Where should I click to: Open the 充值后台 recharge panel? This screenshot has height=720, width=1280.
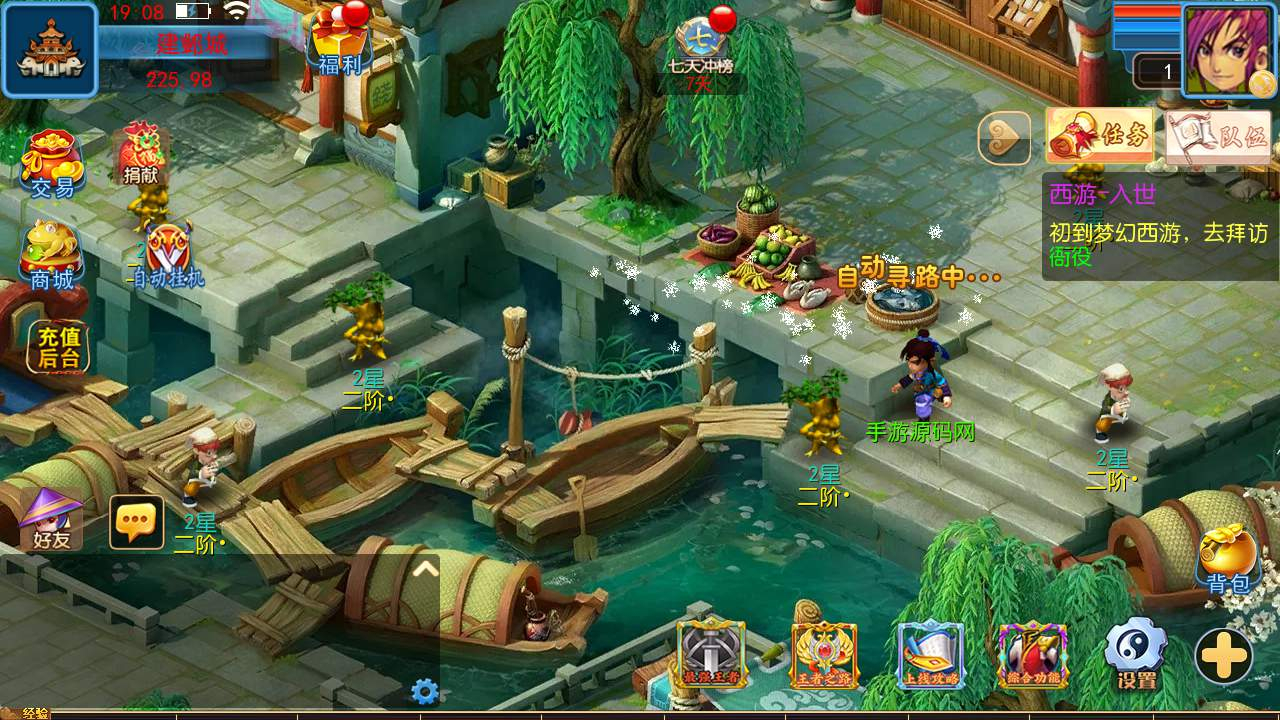click(57, 348)
